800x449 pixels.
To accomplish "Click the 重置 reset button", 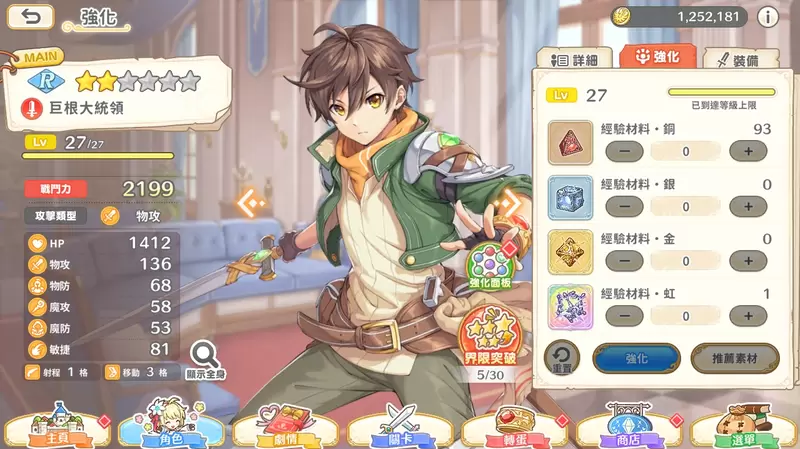I will tap(561, 359).
